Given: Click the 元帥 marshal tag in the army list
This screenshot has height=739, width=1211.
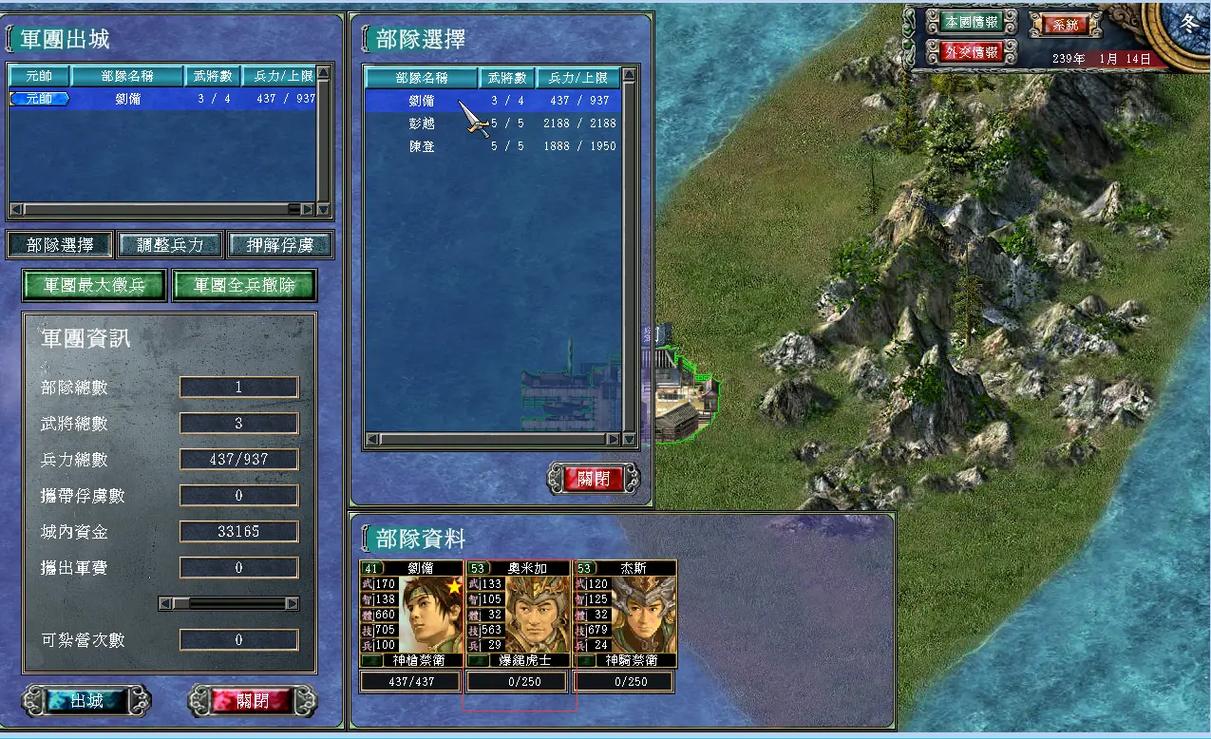Looking at the screenshot, I should click(x=40, y=99).
